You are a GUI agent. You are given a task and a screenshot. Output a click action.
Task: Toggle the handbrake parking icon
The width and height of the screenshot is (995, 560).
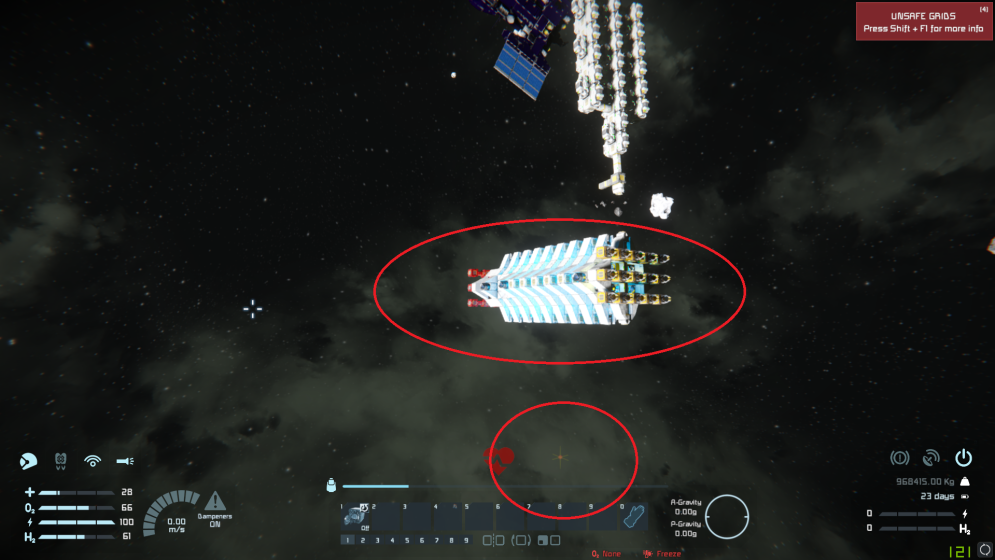(899, 458)
